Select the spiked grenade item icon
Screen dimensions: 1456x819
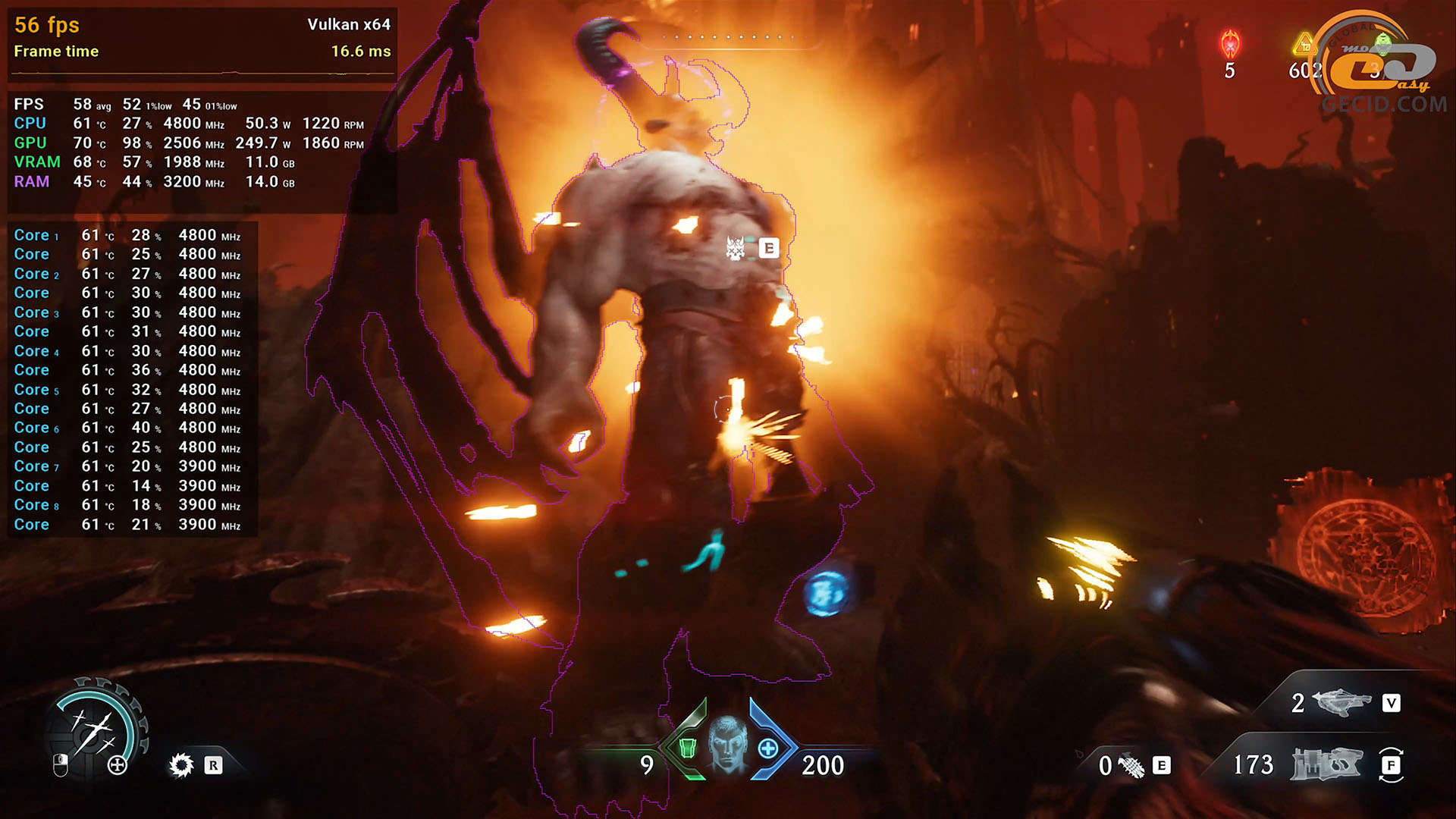1131,766
